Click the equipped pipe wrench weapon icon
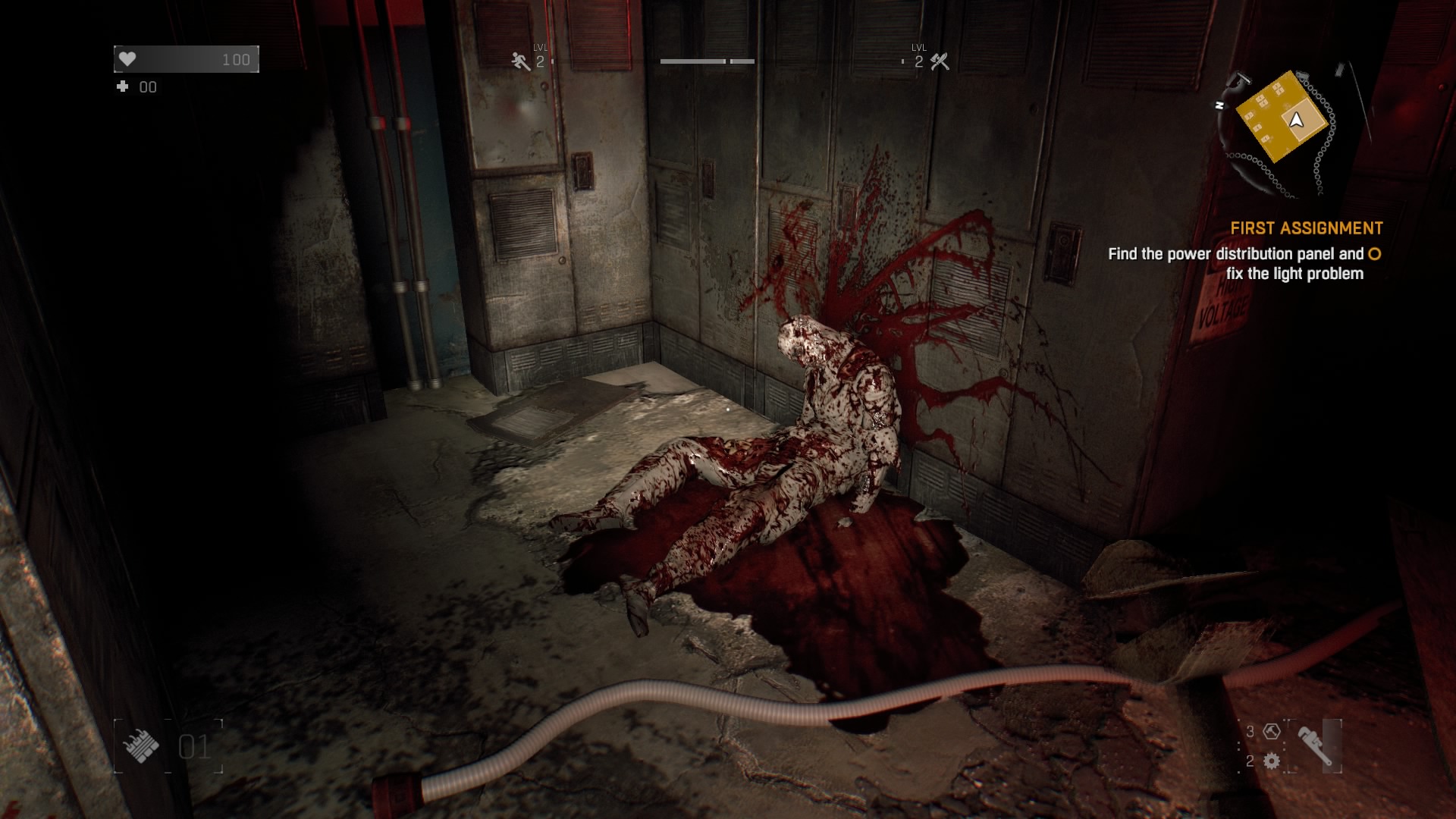Screen dimensions: 1456x819 point(1315,746)
